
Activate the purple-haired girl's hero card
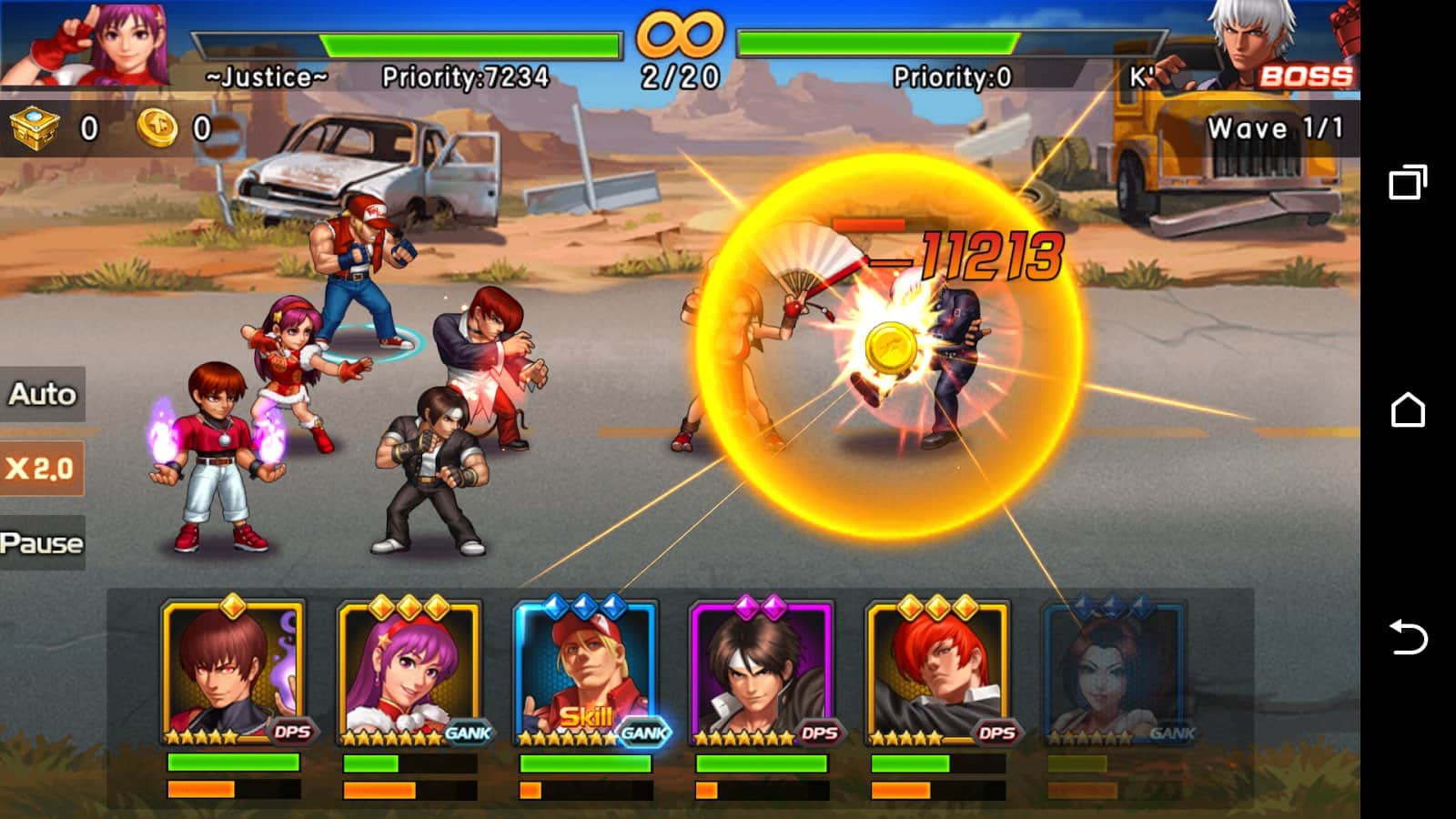point(409,673)
